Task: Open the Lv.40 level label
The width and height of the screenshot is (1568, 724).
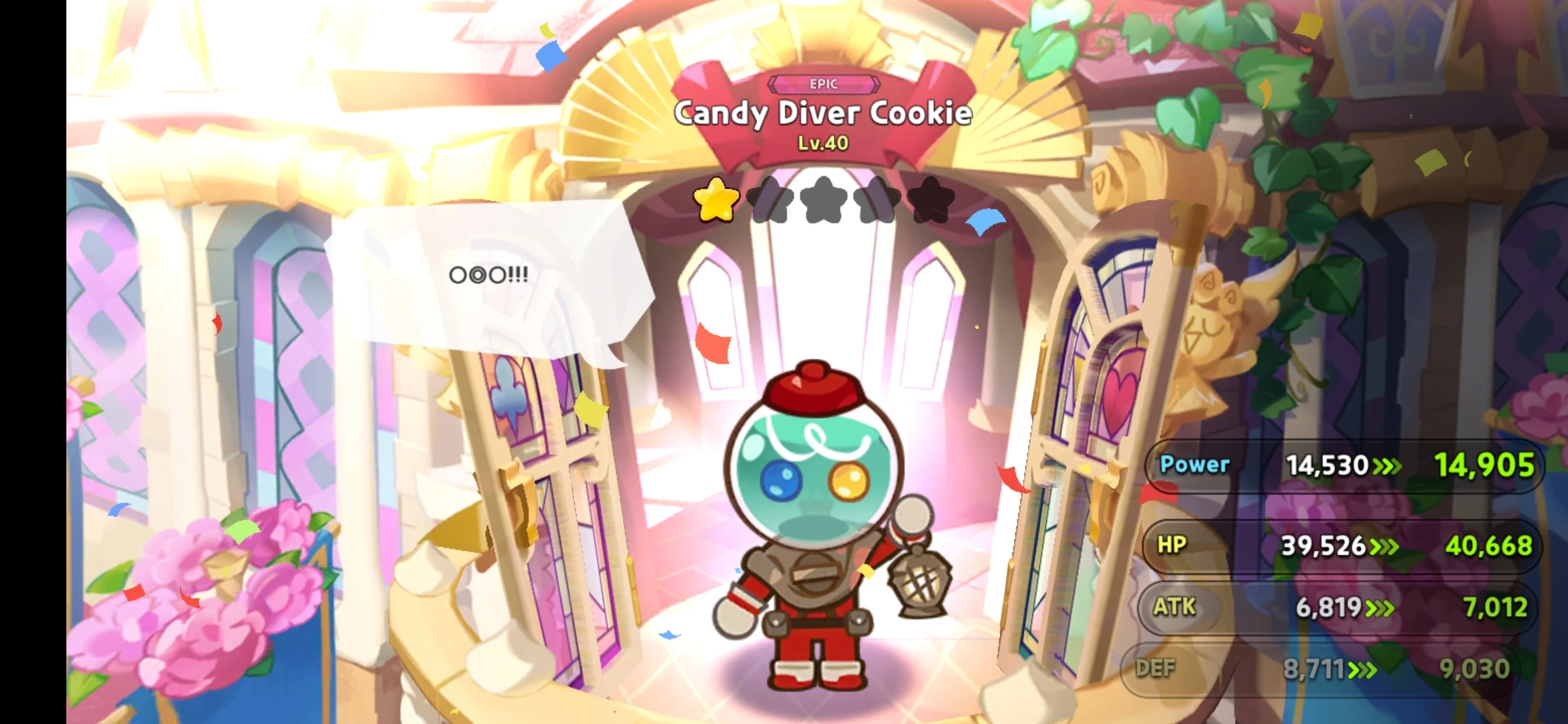Action: [823, 143]
